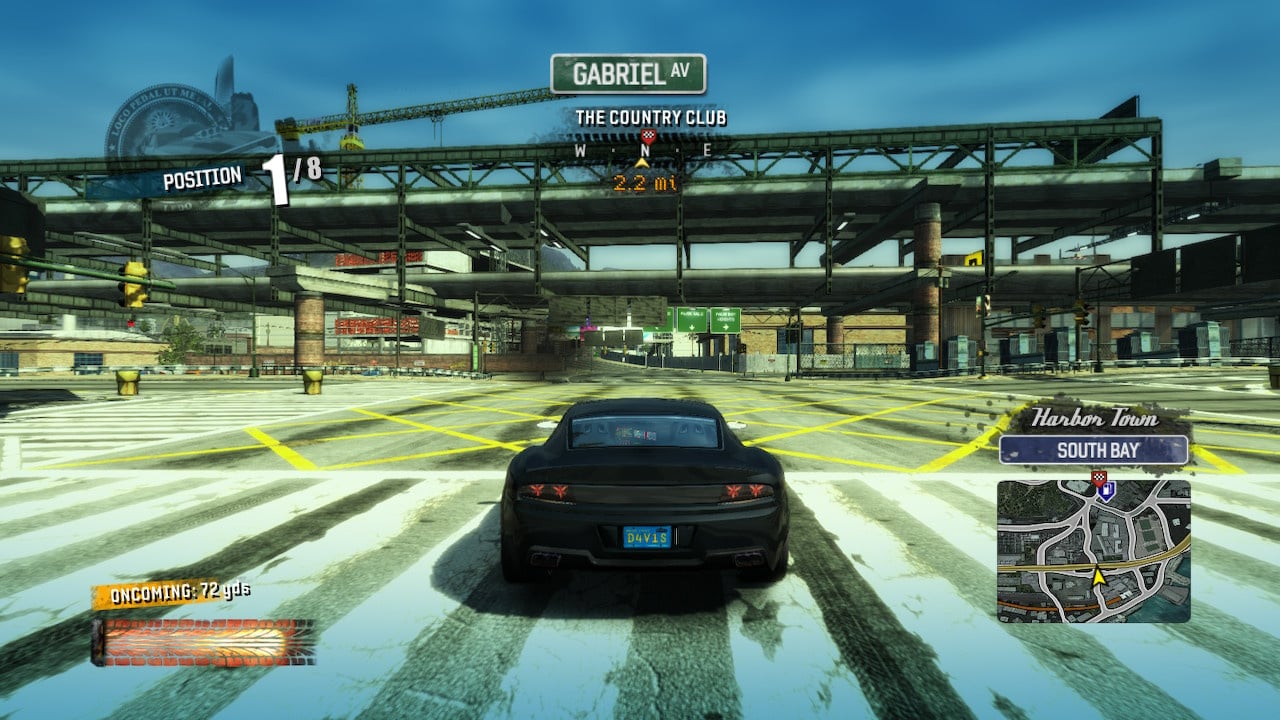Image resolution: width=1280 pixels, height=720 pixels.
Task: Click the 2.2 mi distance readout
Action: (x=645, y=182)
